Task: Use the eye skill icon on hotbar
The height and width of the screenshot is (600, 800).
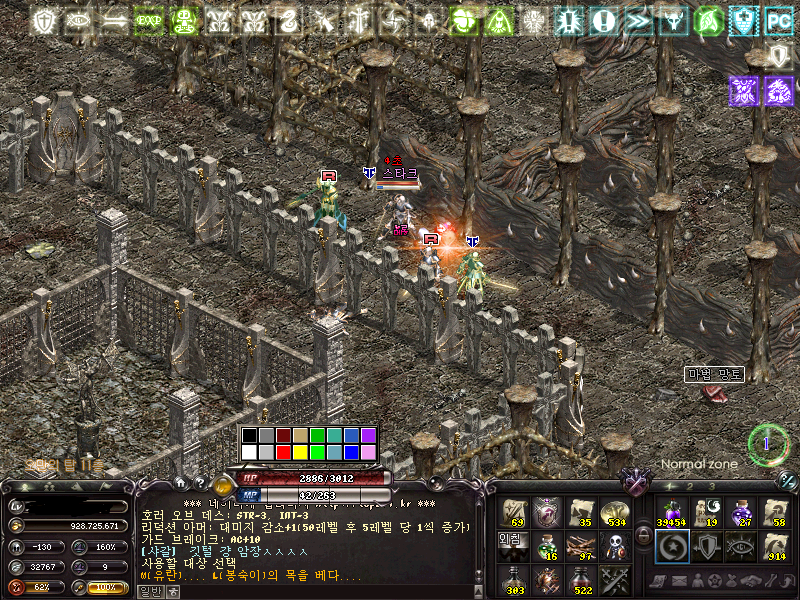Action: [x=741, y=546]
